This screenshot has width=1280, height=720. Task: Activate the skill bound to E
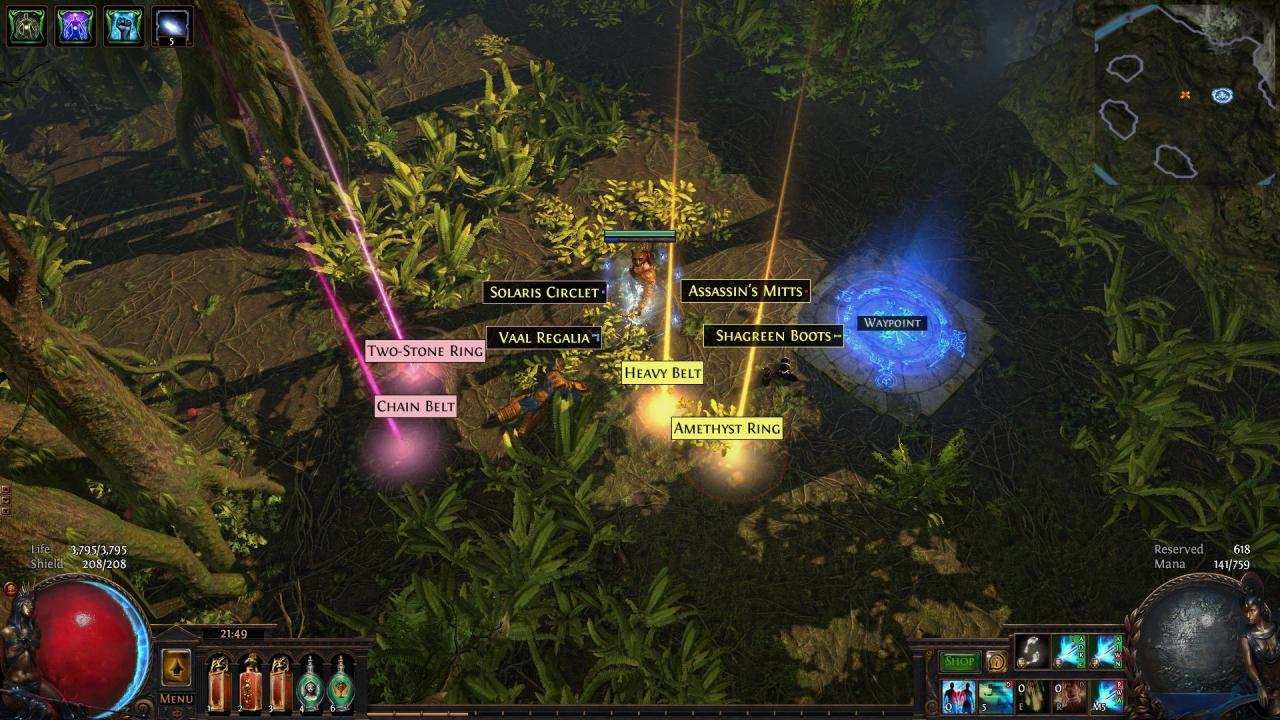tap(1034, 696)
